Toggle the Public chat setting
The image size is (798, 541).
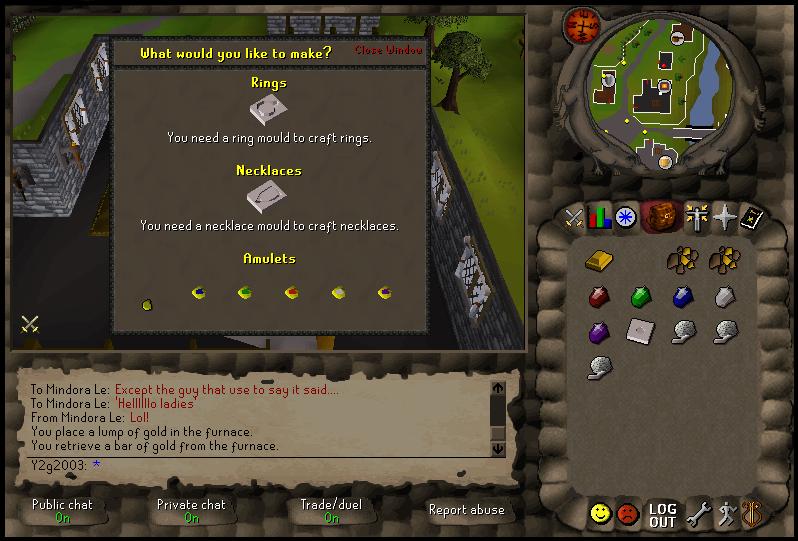pyautogui.click(x=62, y=511)
